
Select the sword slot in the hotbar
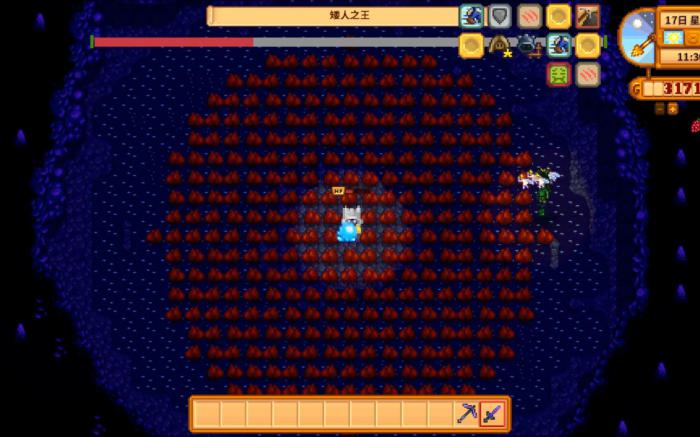click(x=493, y=414)
